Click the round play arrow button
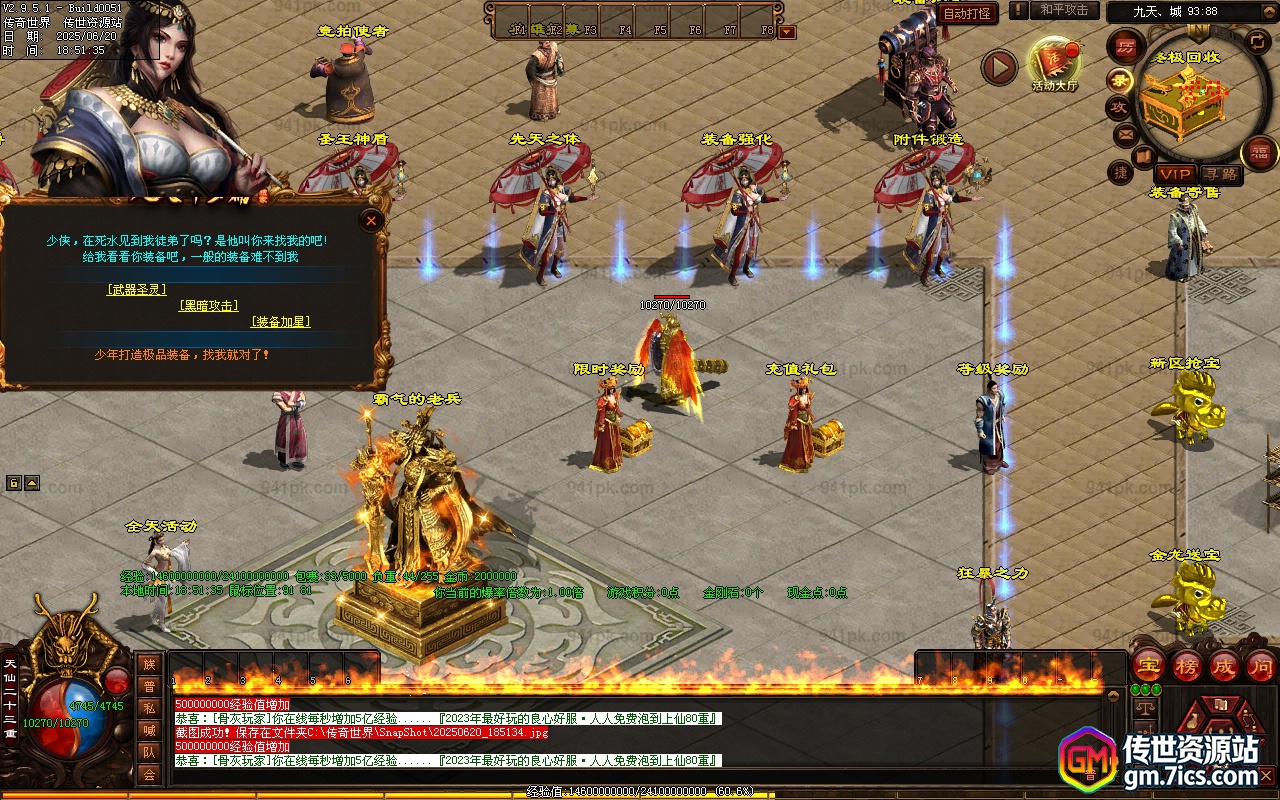The width and height of the screenshot is (1280, 800). [997, 67]
